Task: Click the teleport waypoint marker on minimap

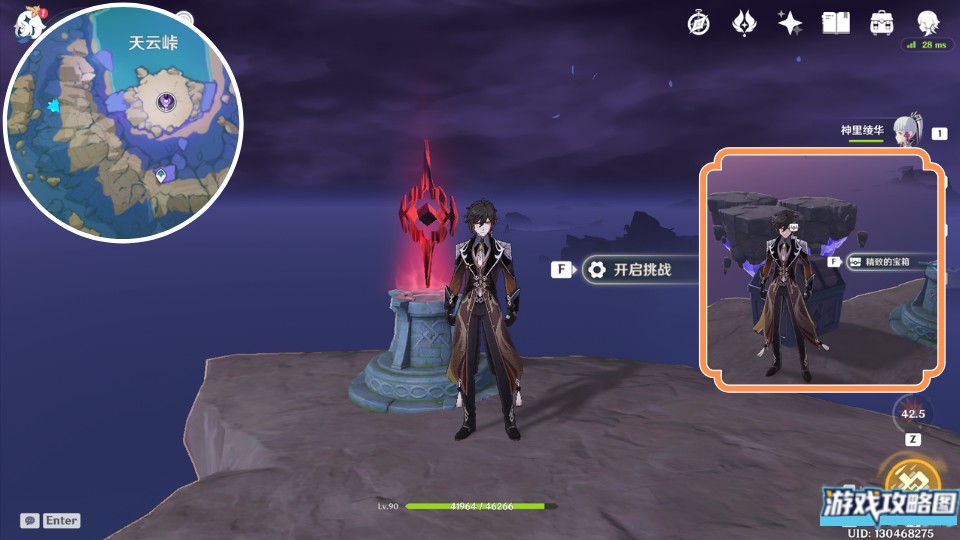Action: coord(161,176)
